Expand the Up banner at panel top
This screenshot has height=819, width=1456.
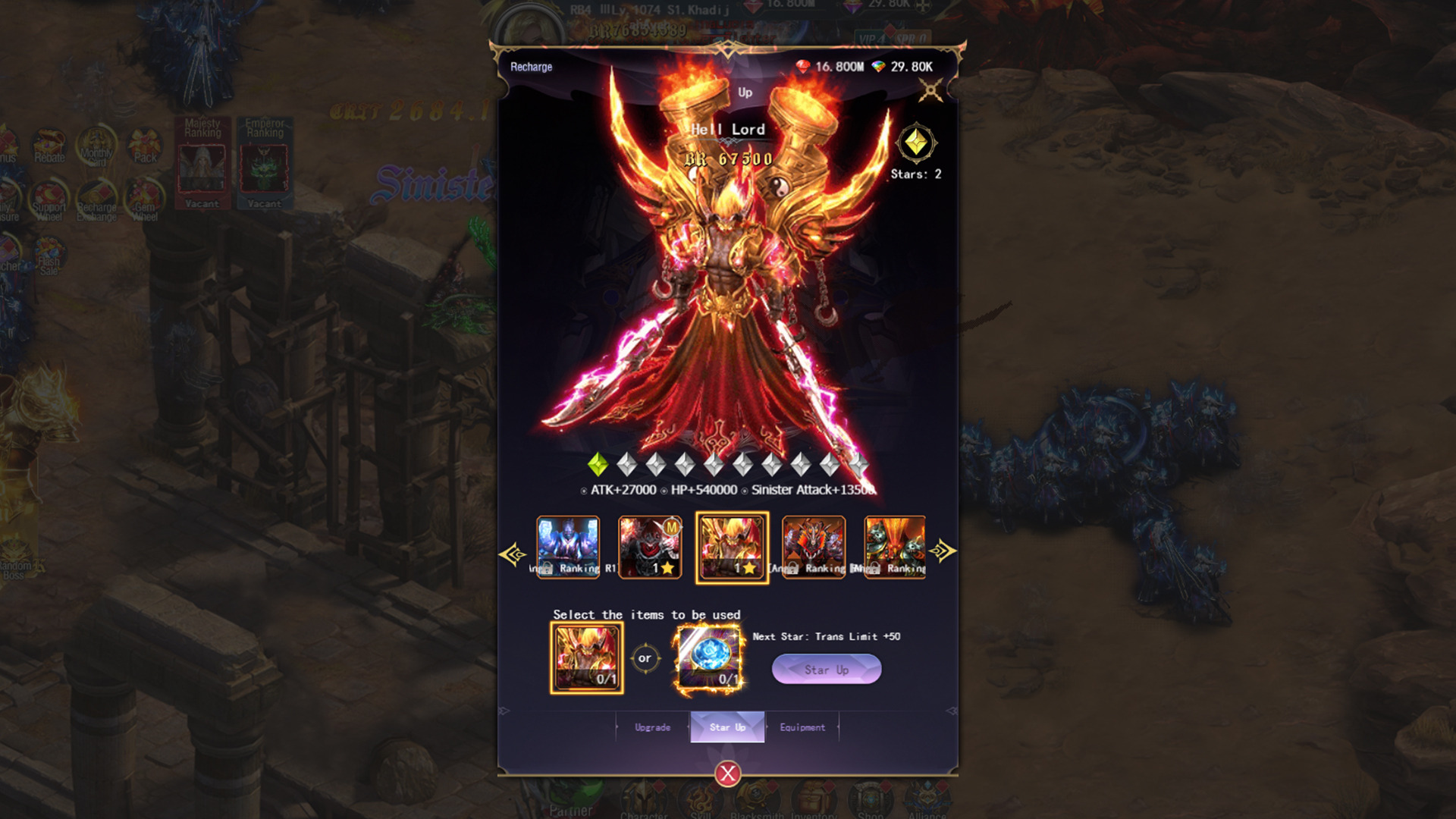[x=744, y=93]
